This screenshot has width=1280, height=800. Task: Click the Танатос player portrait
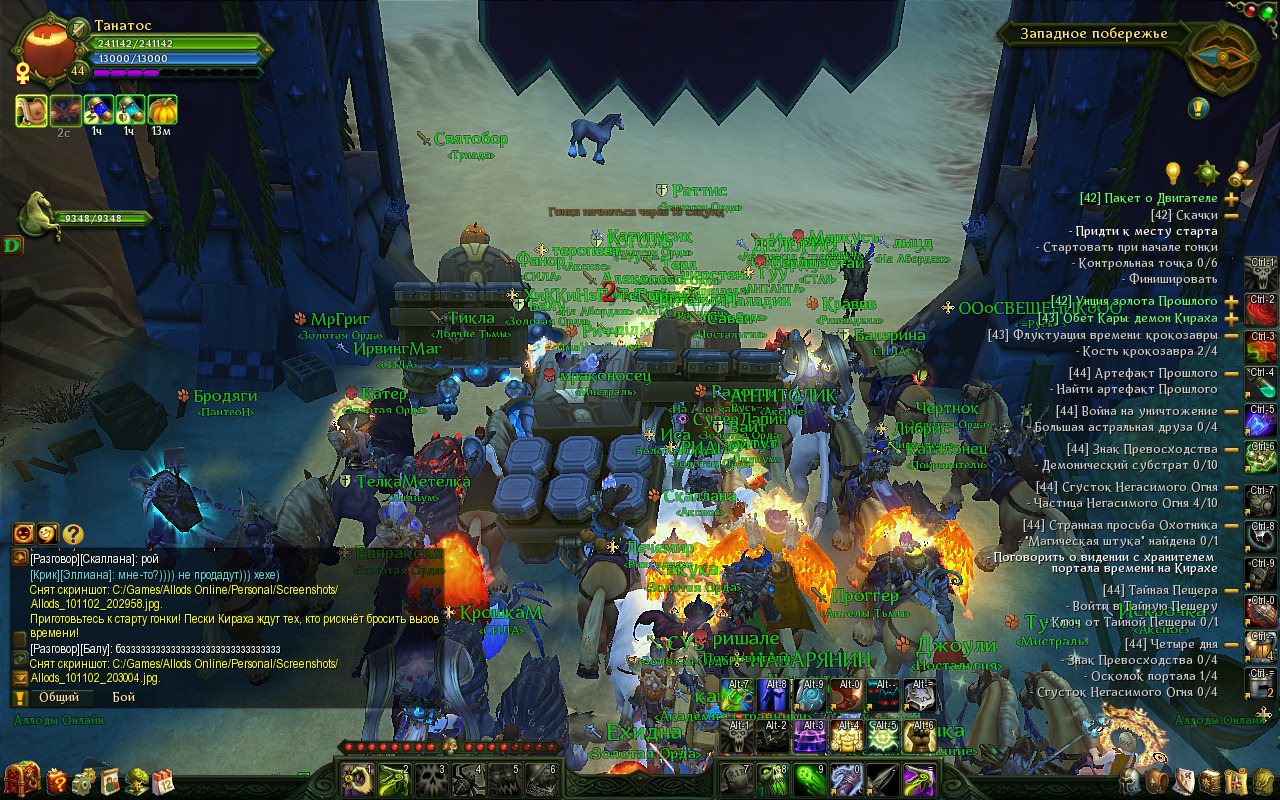[x=45, y=48]
